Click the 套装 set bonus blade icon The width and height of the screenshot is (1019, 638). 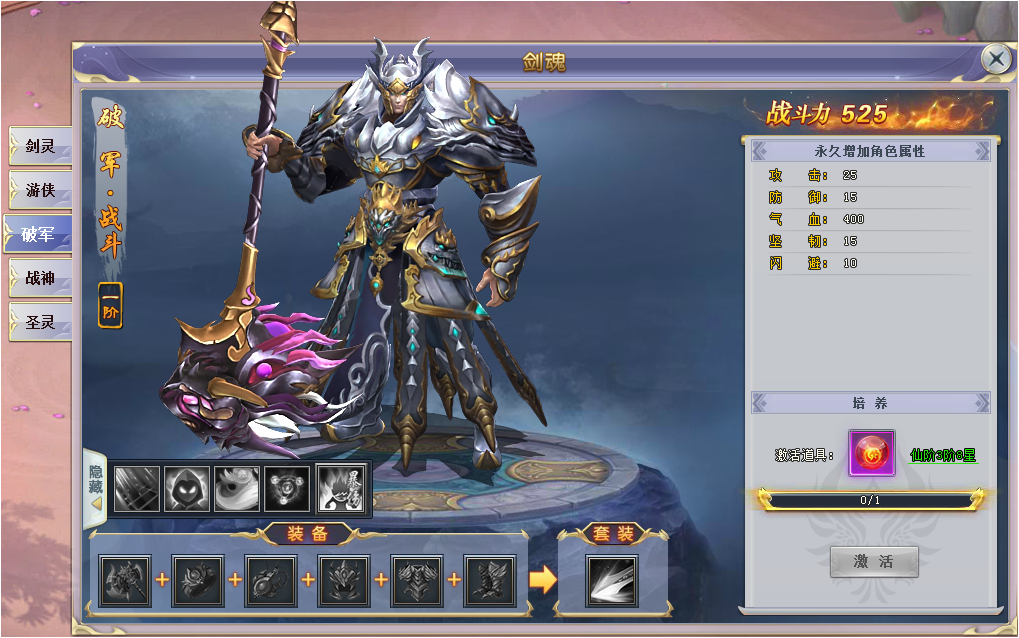point(613,581)
